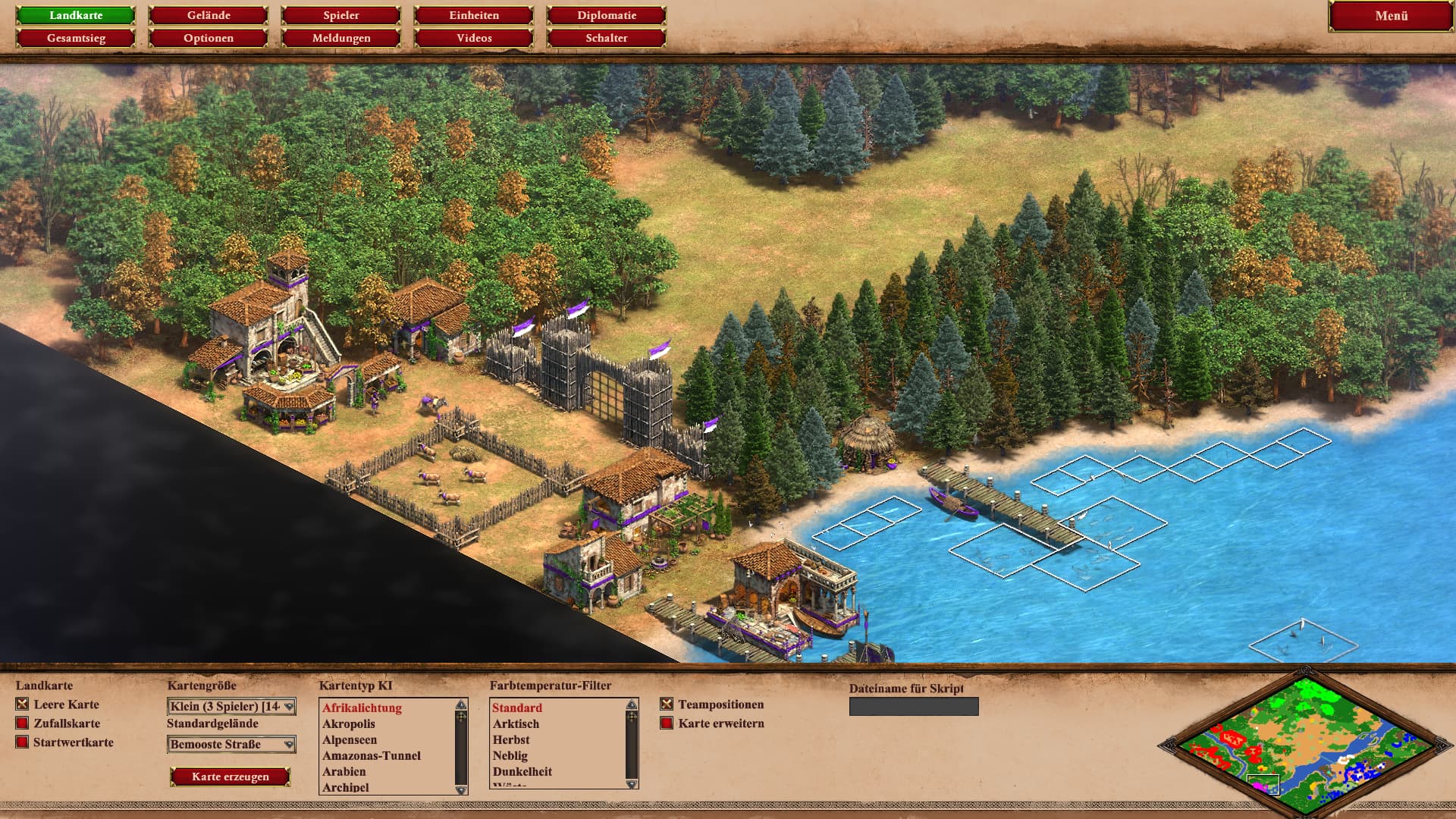Open the Menü button

pos(1391,16)
